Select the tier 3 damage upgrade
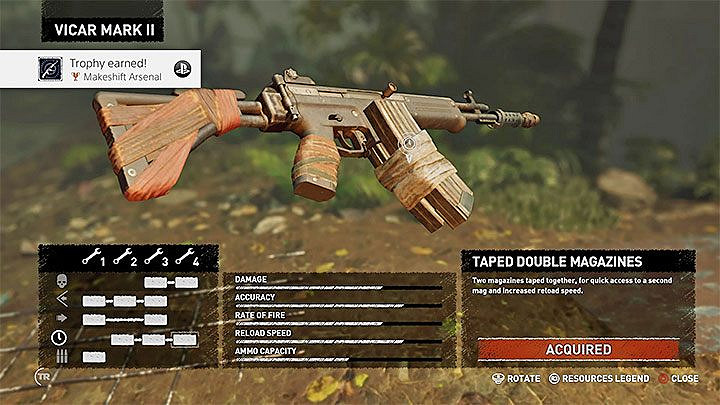720x405 pixels. (x=155, y=283)
